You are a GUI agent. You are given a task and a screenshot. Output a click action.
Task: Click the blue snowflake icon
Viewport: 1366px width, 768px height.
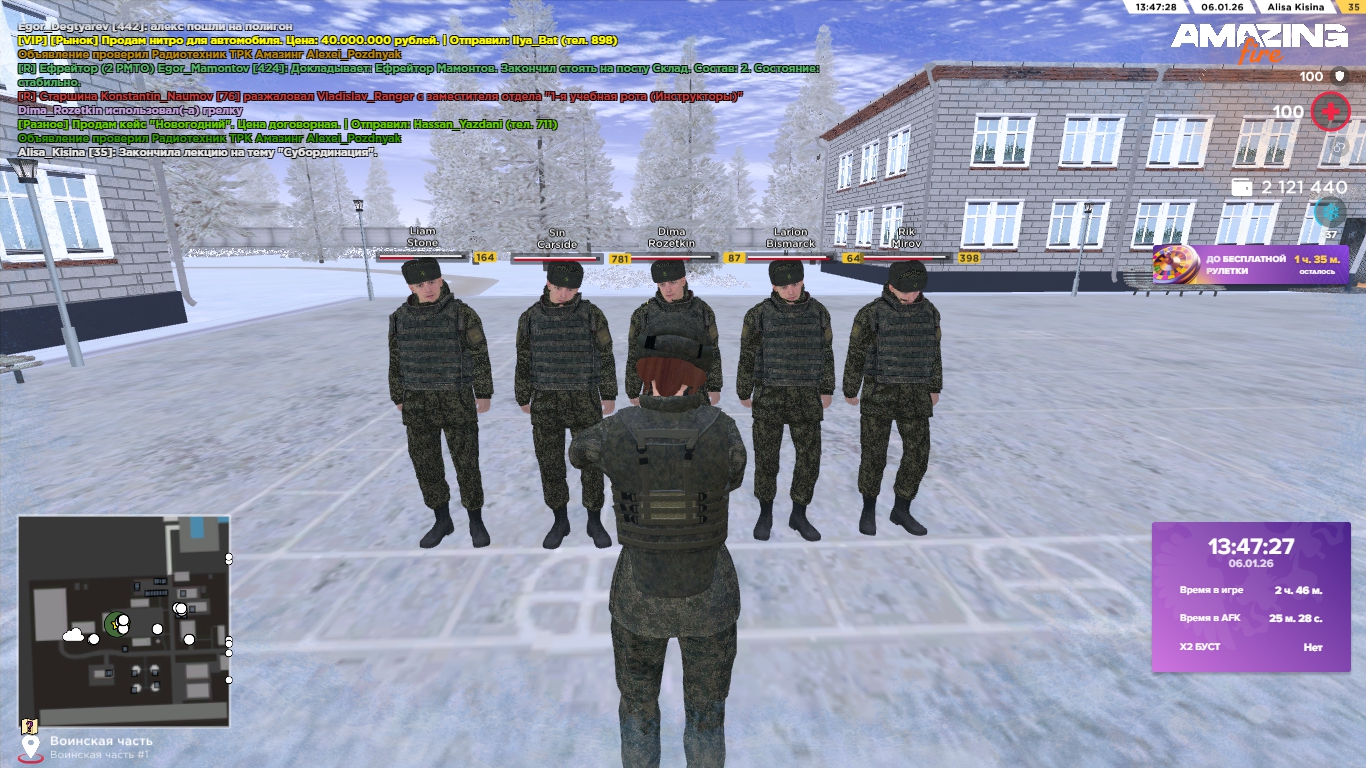point(1330,211)
